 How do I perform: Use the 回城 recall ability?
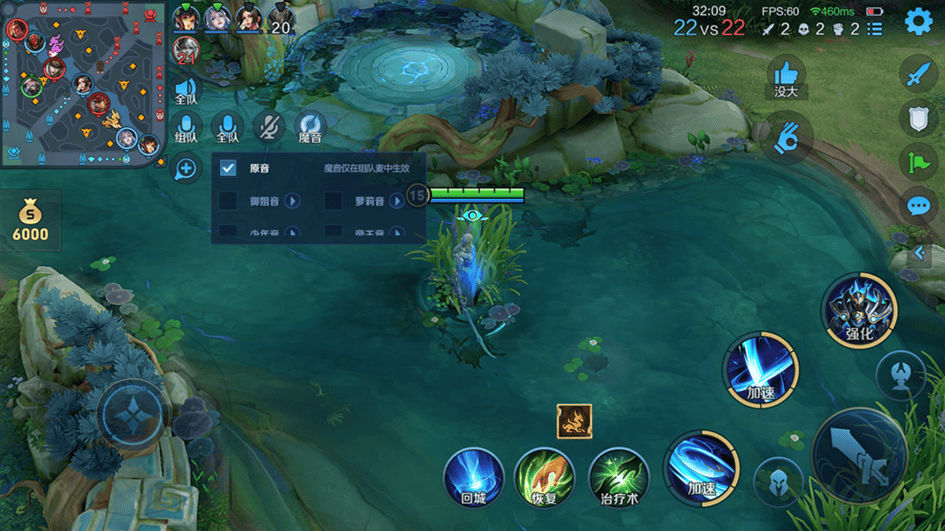(x=473, y=475)
